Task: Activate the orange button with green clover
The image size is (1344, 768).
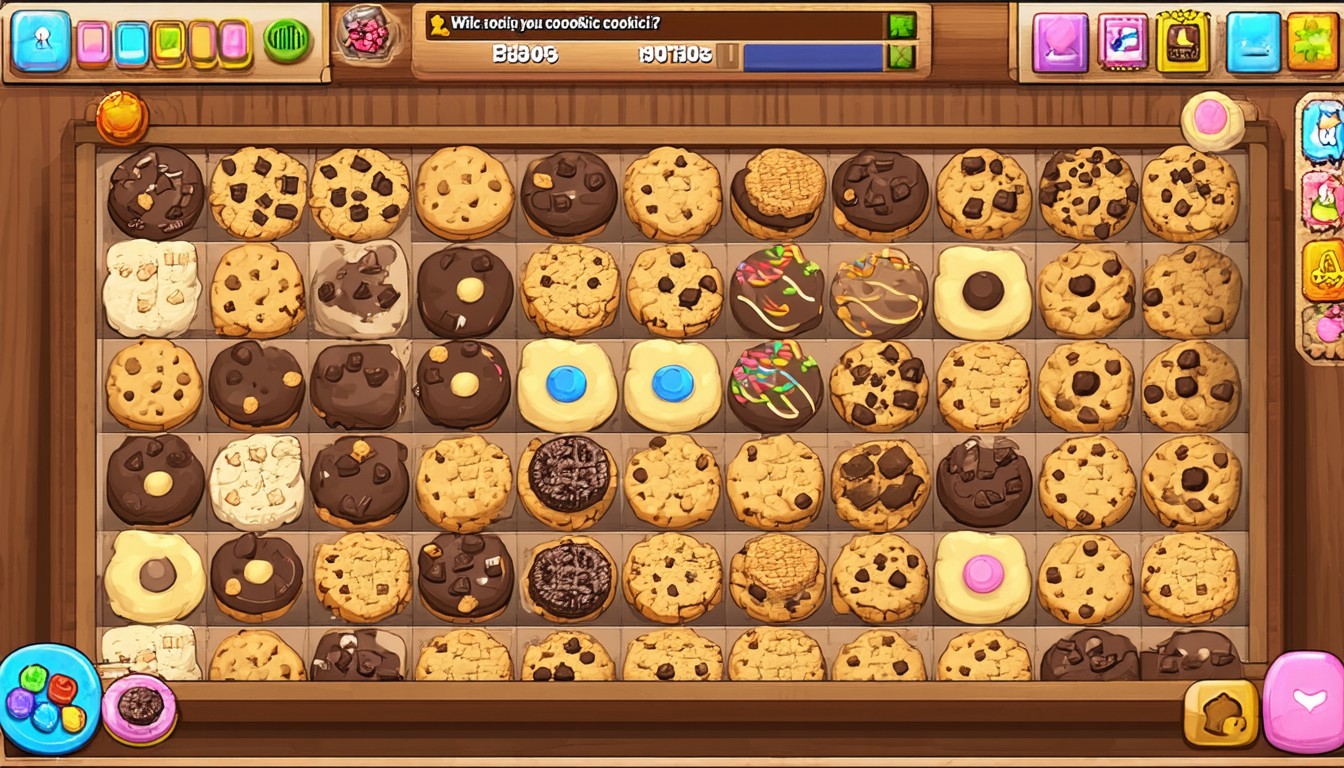Action: coord(1314,42)
